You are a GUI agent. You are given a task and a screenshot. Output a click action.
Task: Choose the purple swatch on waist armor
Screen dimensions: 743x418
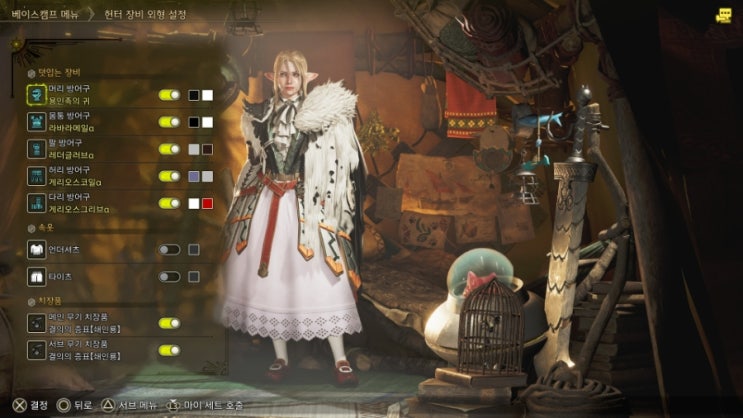point(194,176)
